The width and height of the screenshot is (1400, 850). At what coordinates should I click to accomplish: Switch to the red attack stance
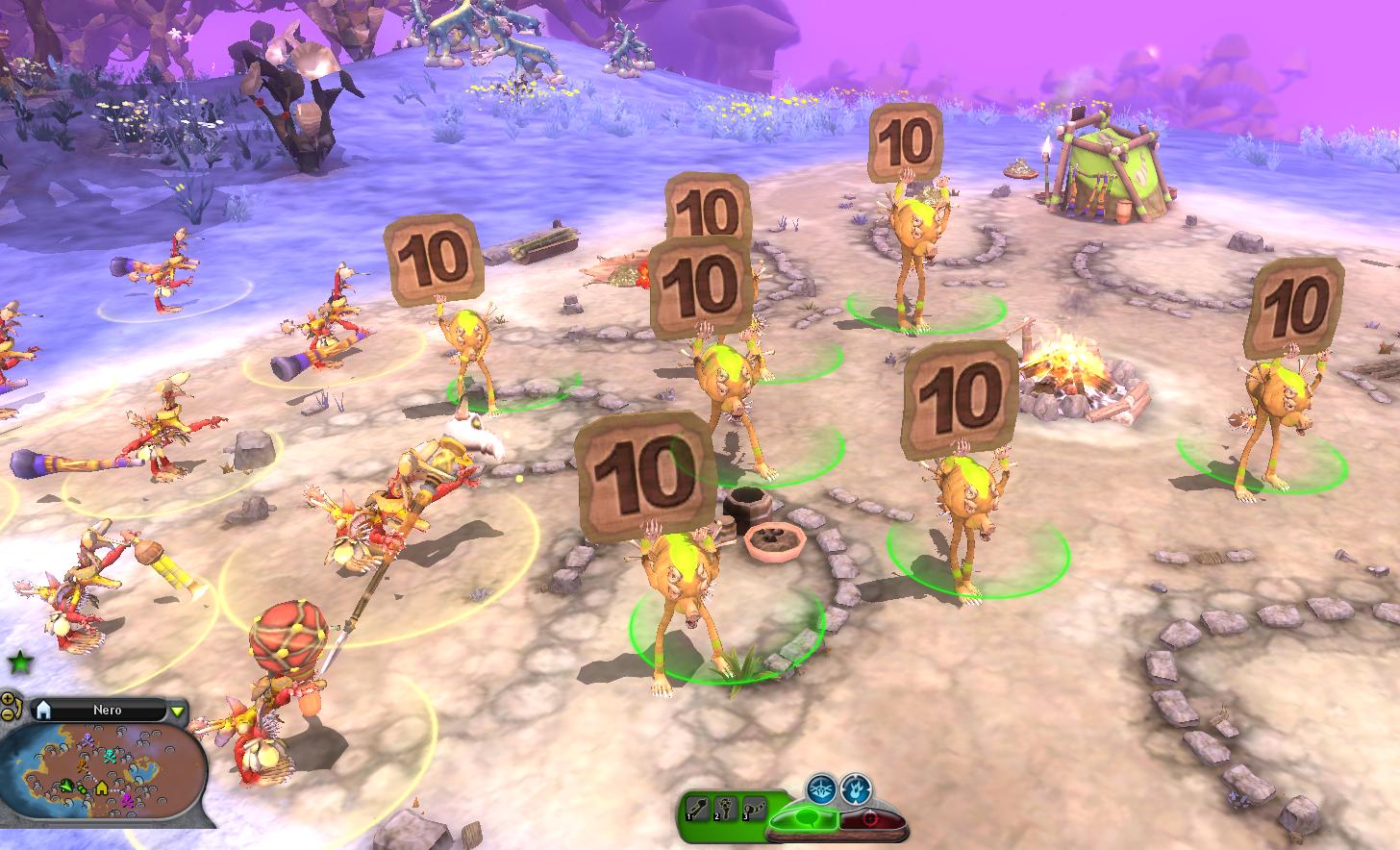[873, 819]
